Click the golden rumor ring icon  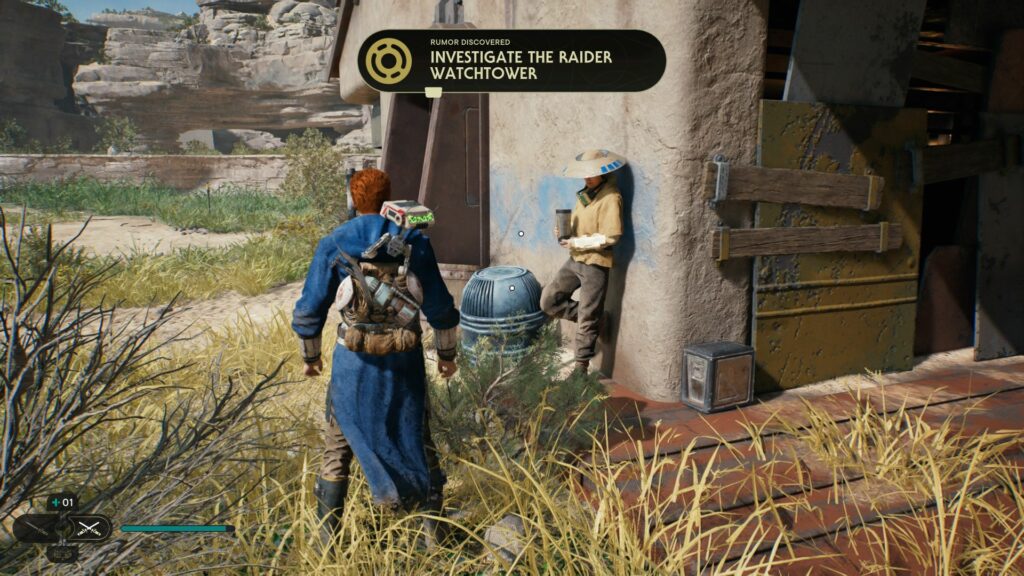click(389, 61)
